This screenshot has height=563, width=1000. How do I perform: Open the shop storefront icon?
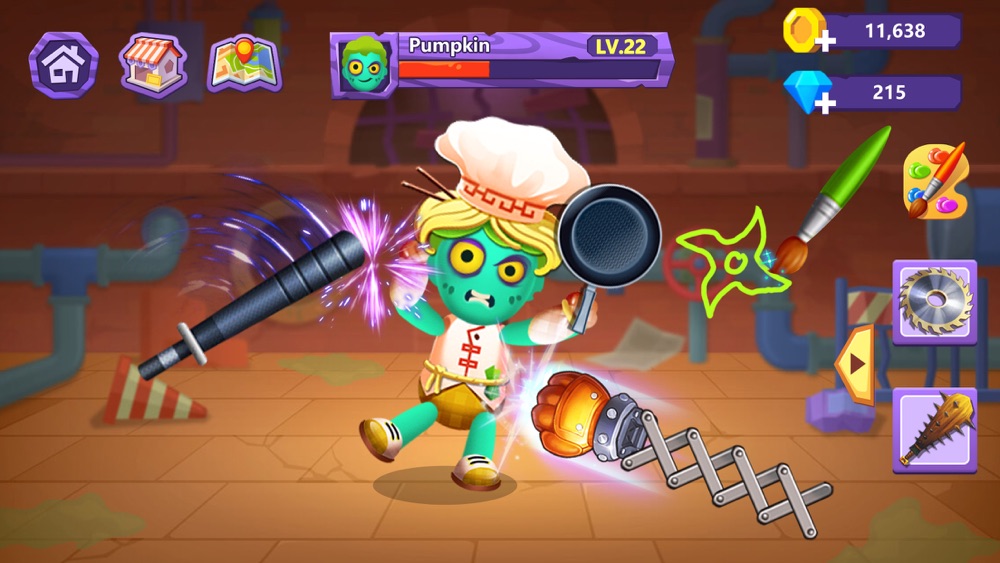(x=153, y=64)
